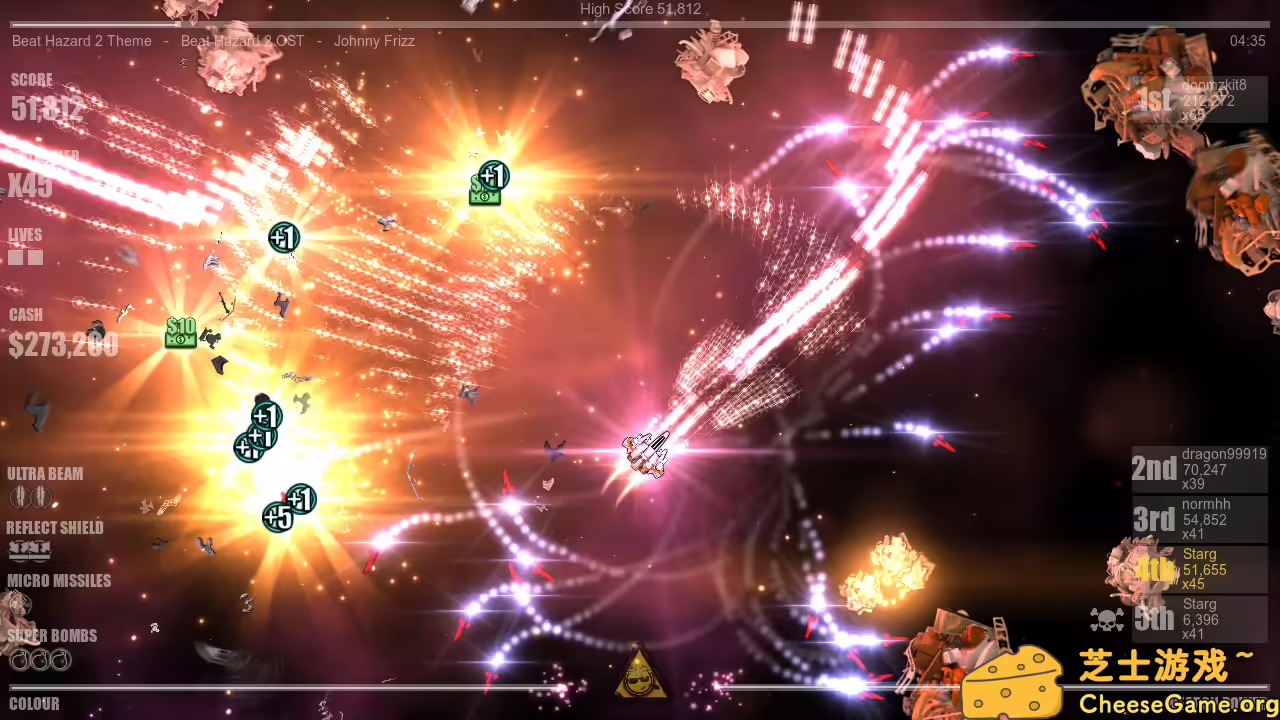Click the Reflect Shield generator icon
The height and width of the screenshot is (720, 1280).
tap(30, 549)
